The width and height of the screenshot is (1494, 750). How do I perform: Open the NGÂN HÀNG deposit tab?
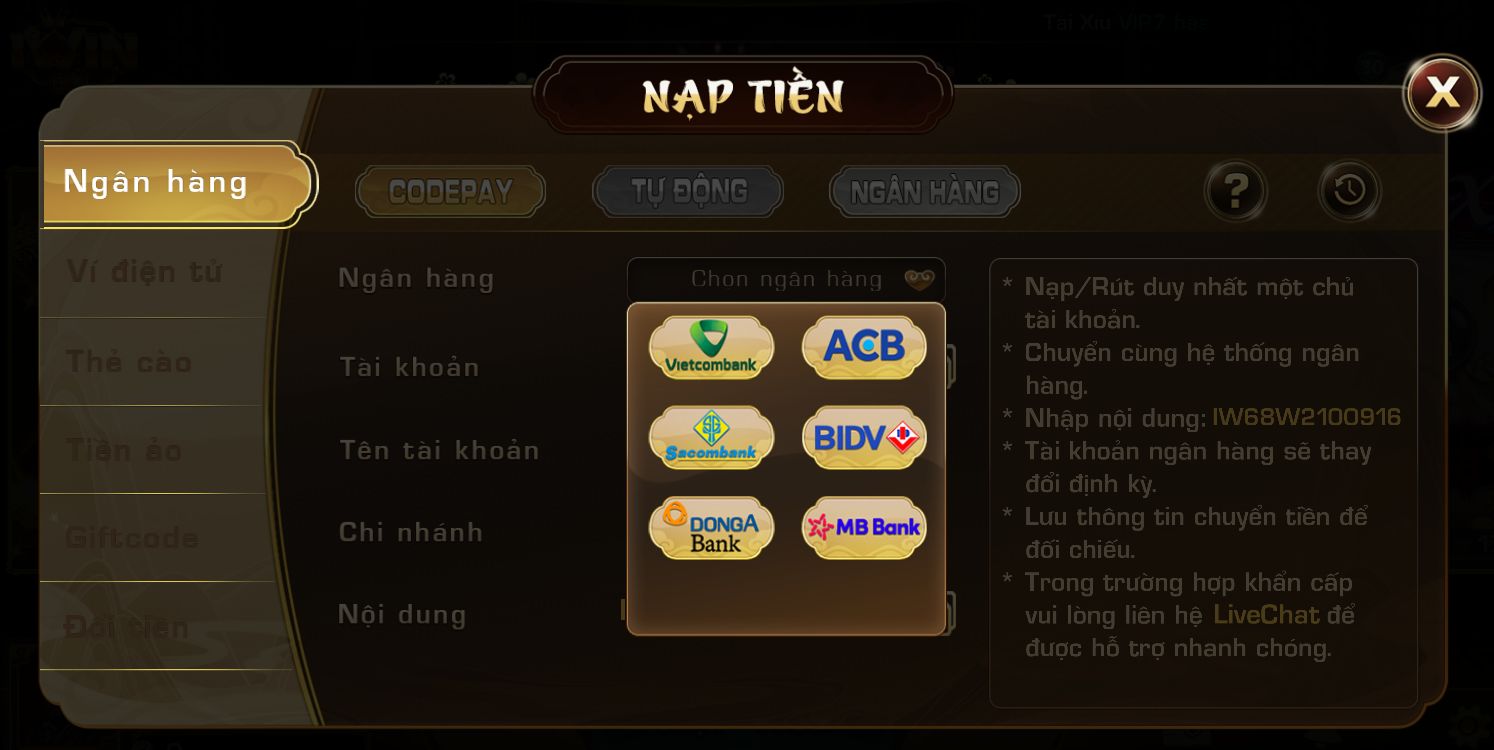923,191
